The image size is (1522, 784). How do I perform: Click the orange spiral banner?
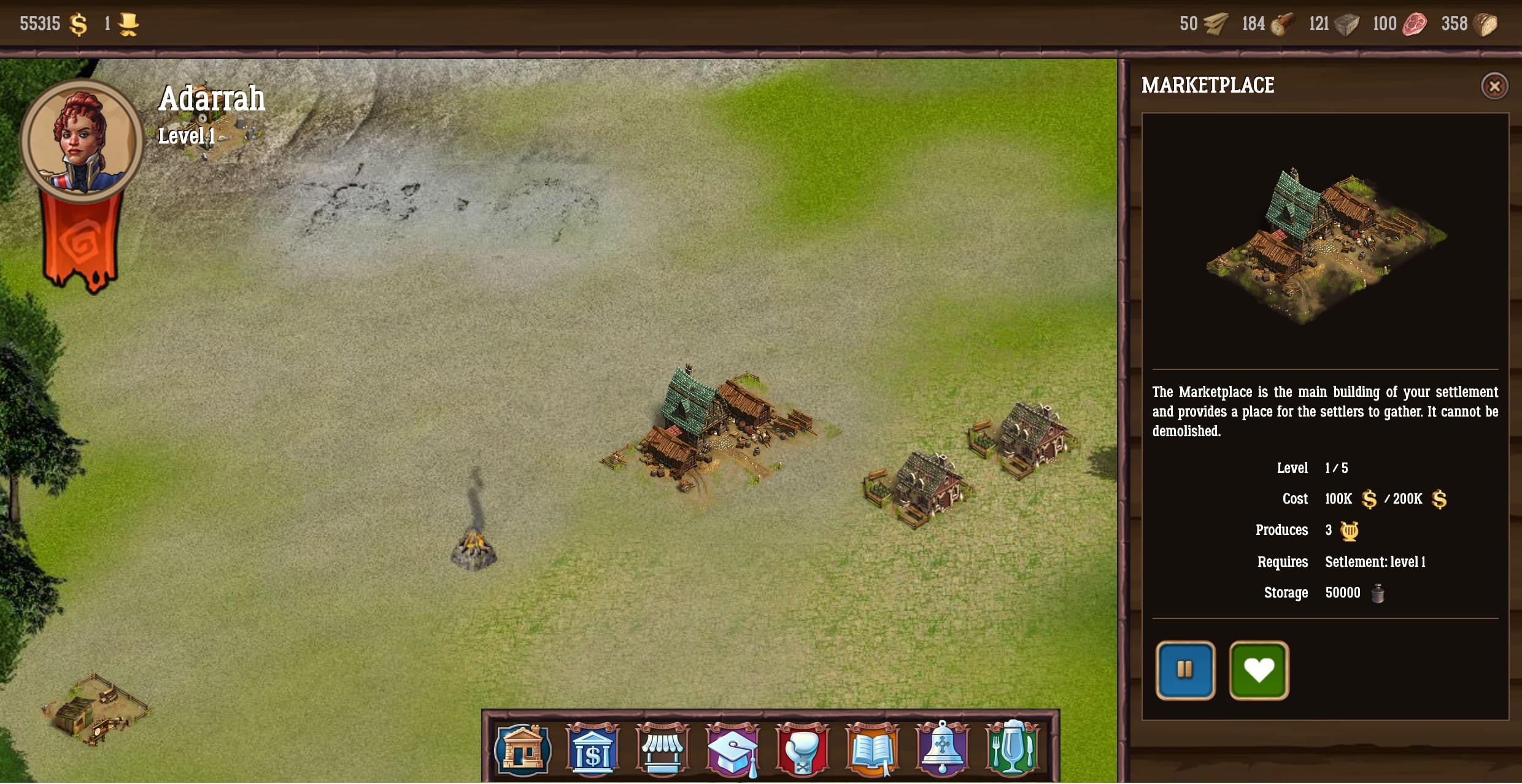pos(81,244)
